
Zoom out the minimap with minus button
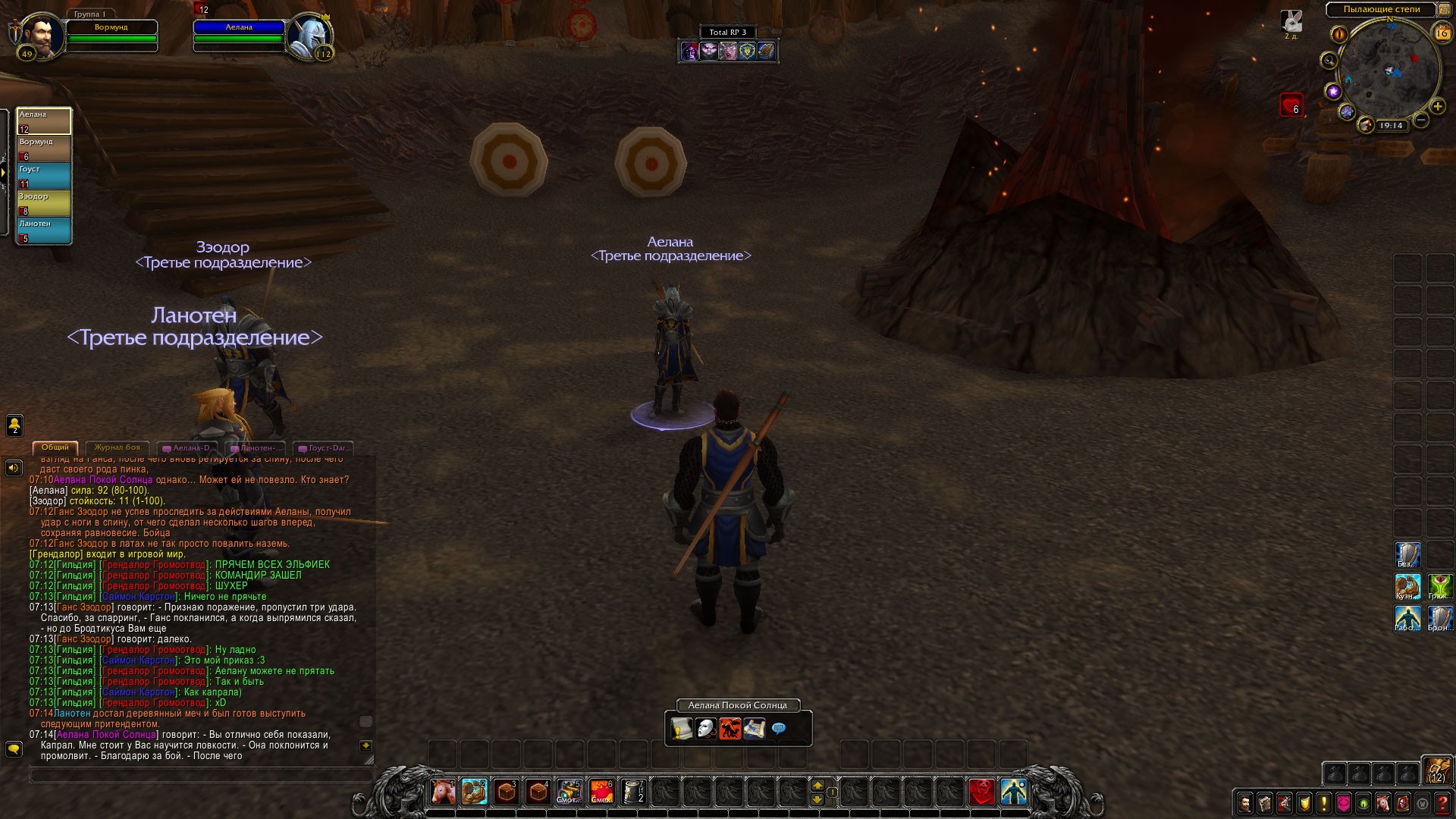tap(1421, 120)
